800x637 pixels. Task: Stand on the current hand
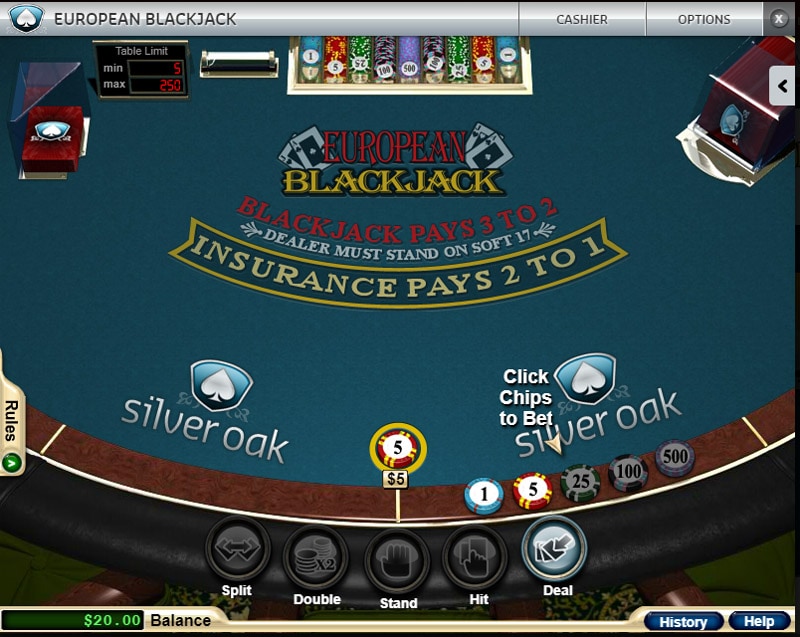[397, 560]
